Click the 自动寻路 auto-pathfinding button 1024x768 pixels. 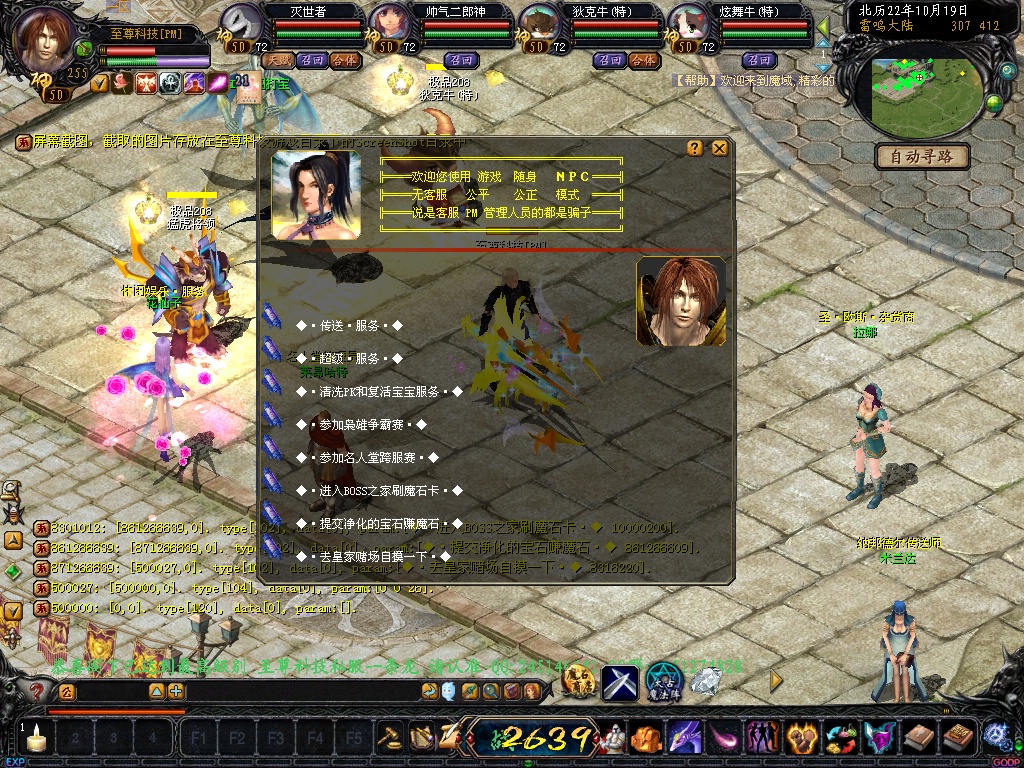(x=922, y=156)
